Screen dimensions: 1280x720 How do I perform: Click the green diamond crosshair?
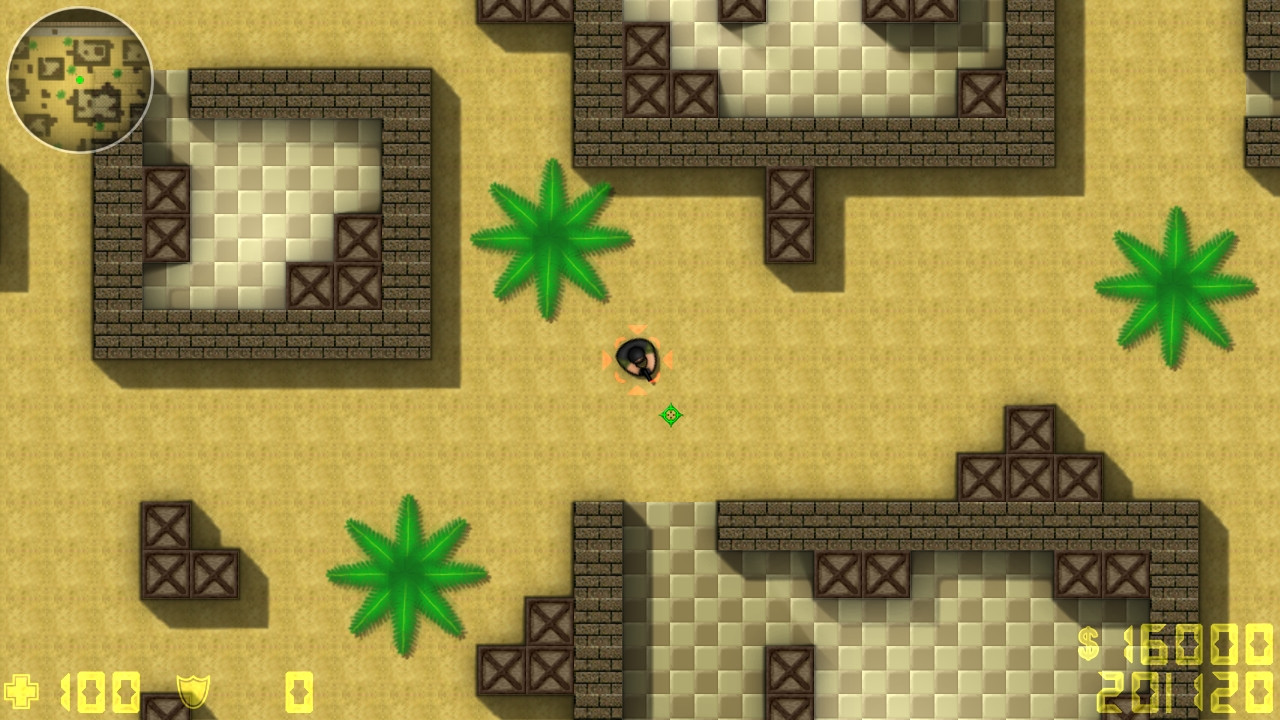pyautogui.click(x=672, y=413)
